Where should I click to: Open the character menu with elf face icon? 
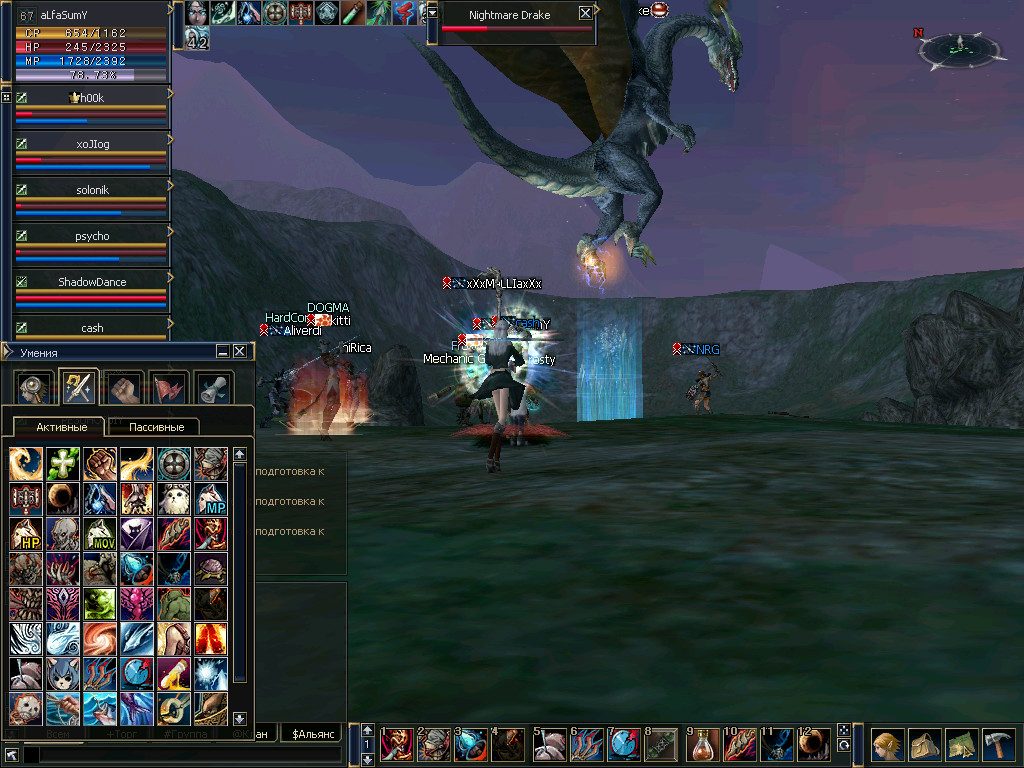pyautogui.click(x=887, y=745)
